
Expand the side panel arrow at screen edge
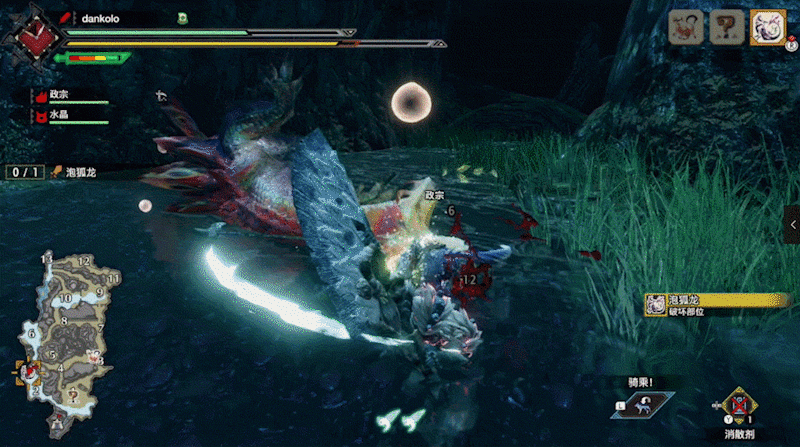tap(793, 225)
